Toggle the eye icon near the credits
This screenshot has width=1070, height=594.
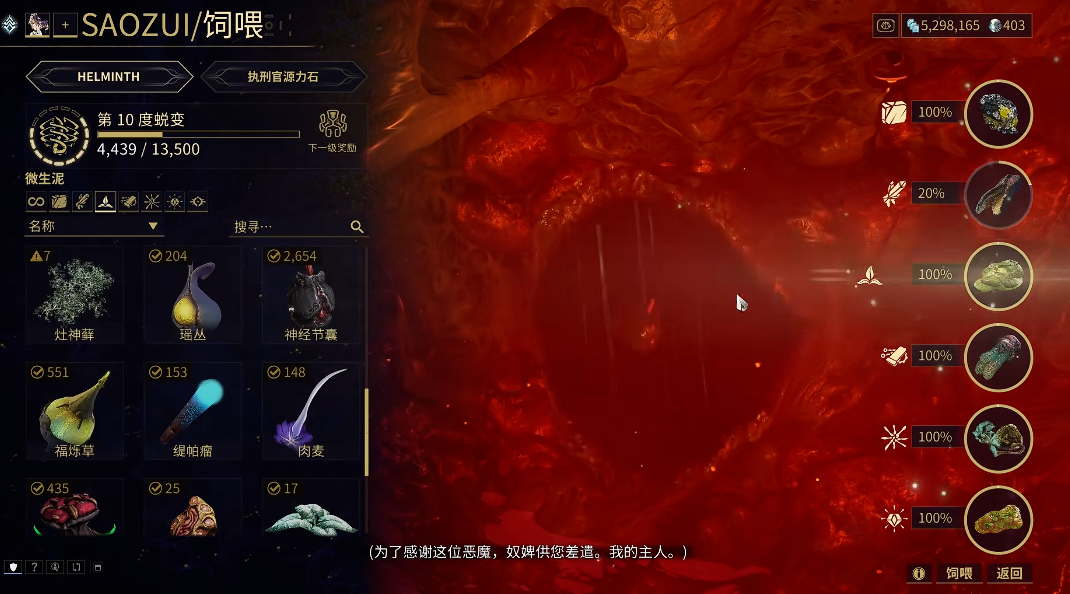coord(886,26)
